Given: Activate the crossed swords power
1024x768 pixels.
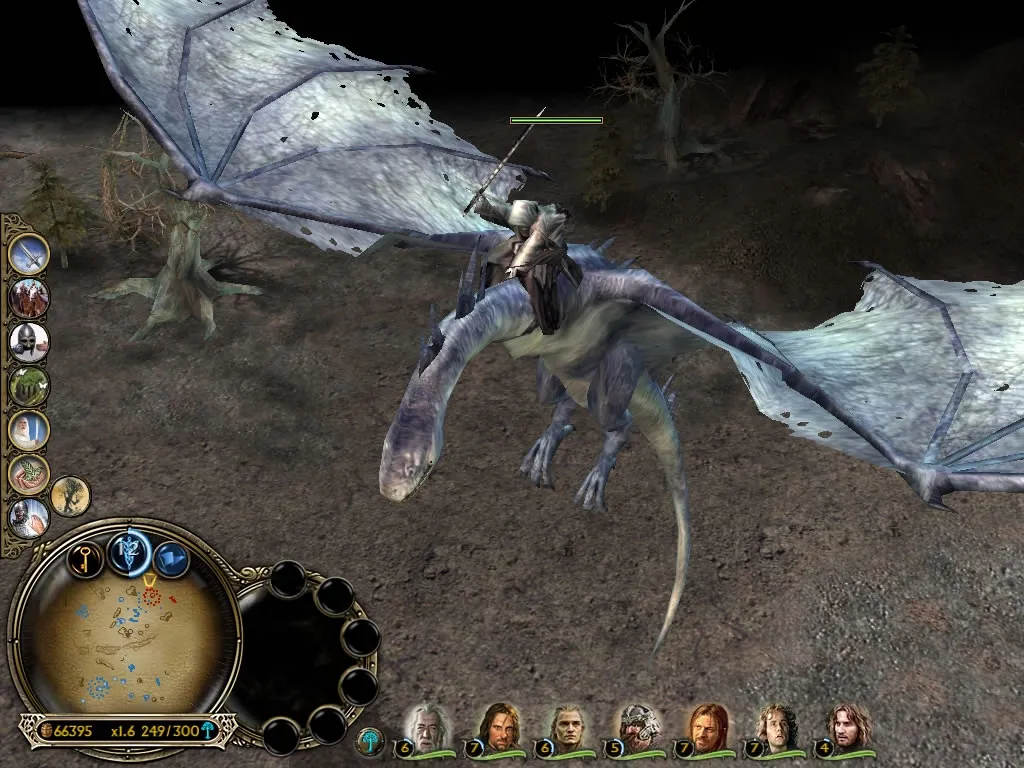Looking at the screenshot, I should [x=29, y=254].
